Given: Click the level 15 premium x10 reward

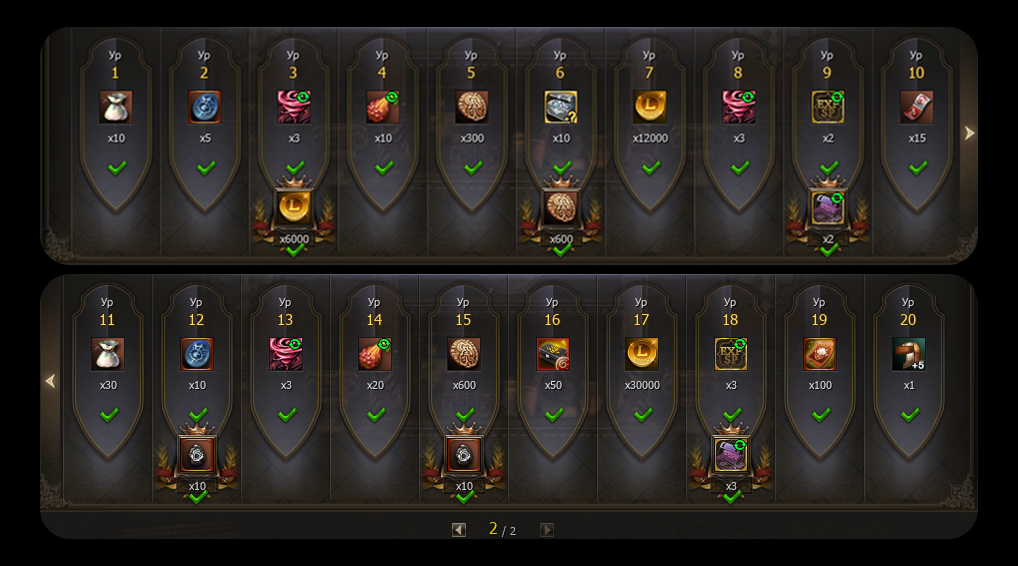Looking at the screenshot, I should click(x=464, y=455).
